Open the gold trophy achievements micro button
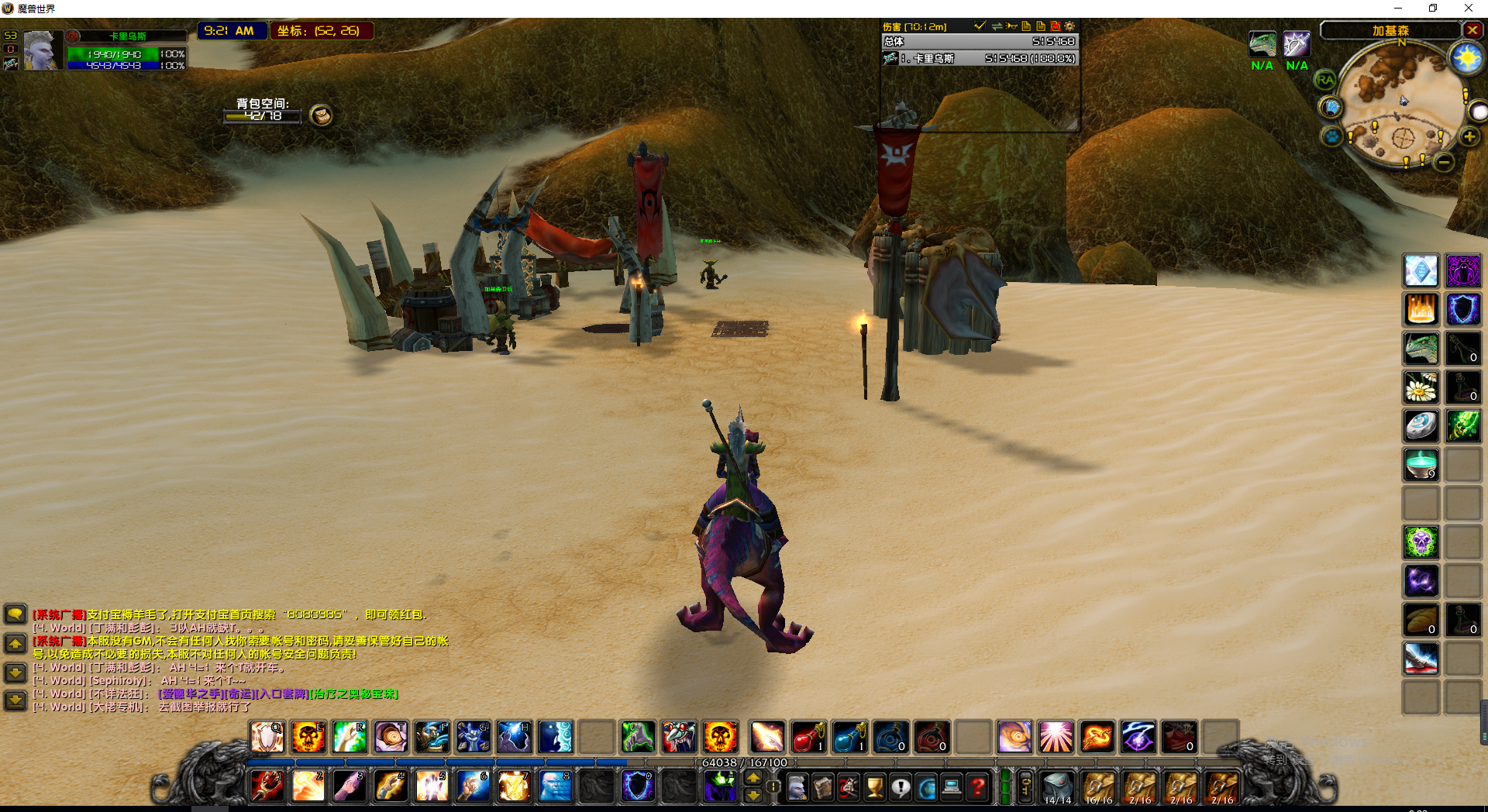 [875, 788]
